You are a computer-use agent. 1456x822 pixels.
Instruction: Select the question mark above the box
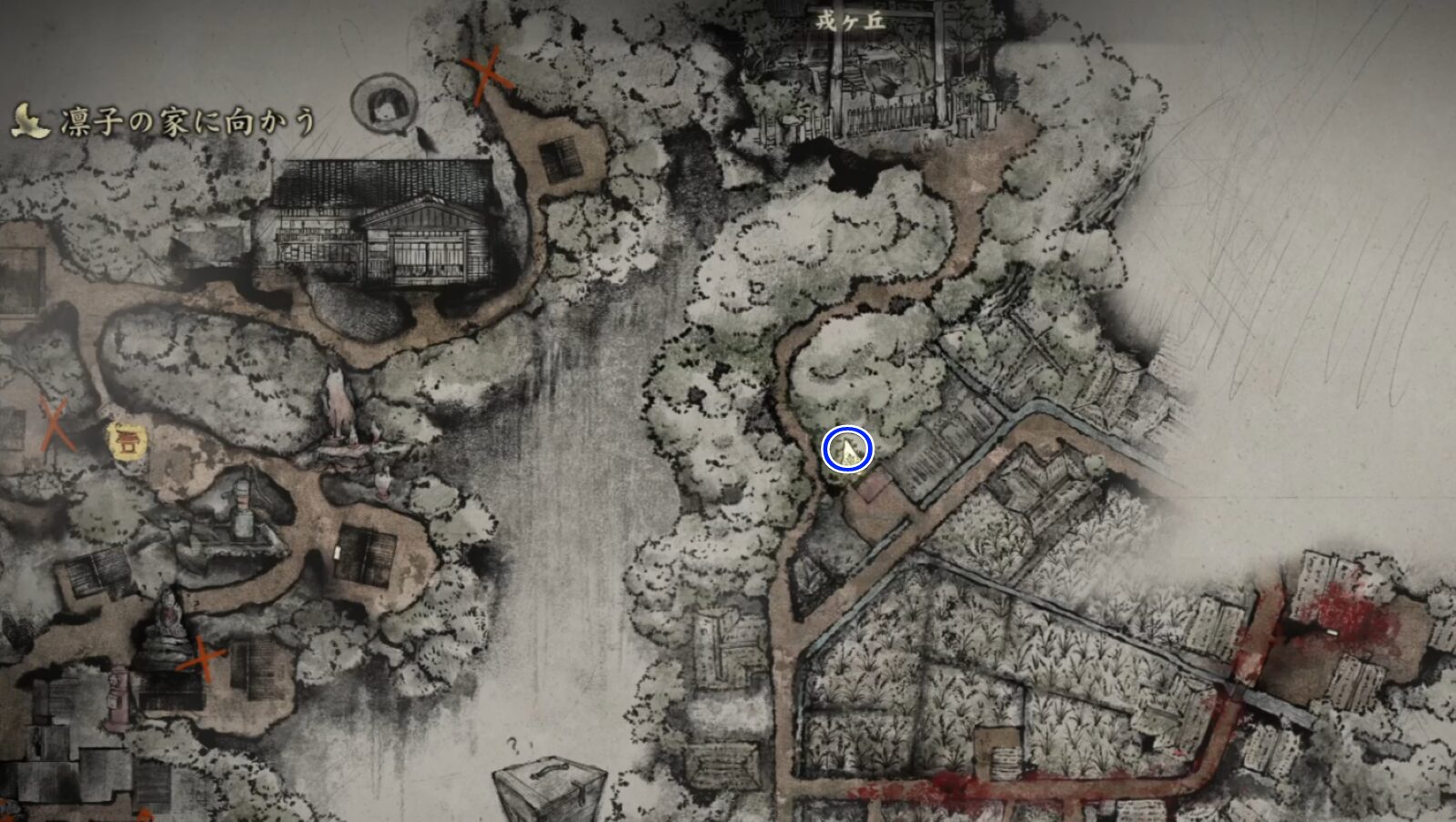tap(513, 745)
